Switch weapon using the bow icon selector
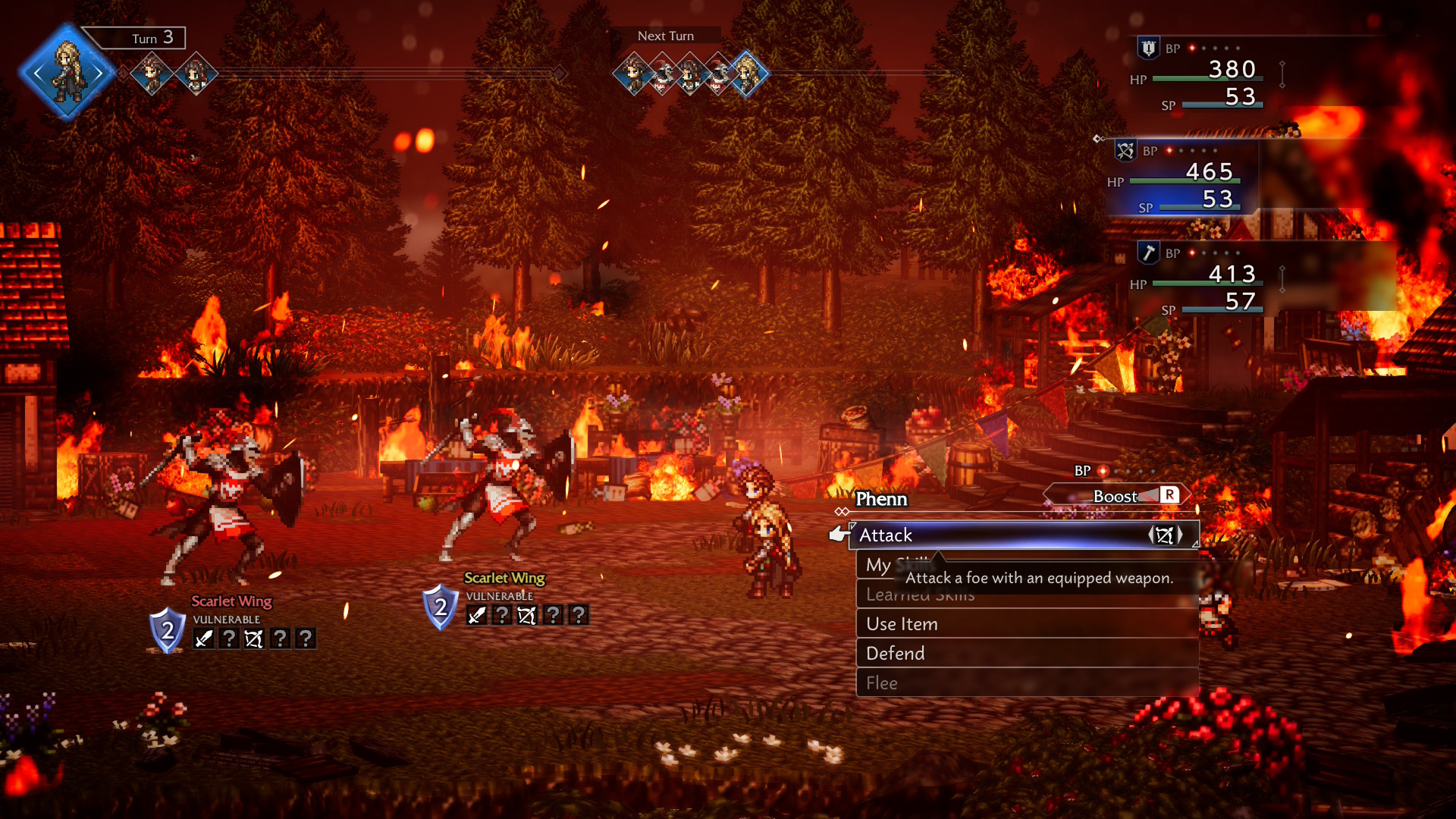The height and width of the screenshot is (819, 1456). (x=1165, y=535)
